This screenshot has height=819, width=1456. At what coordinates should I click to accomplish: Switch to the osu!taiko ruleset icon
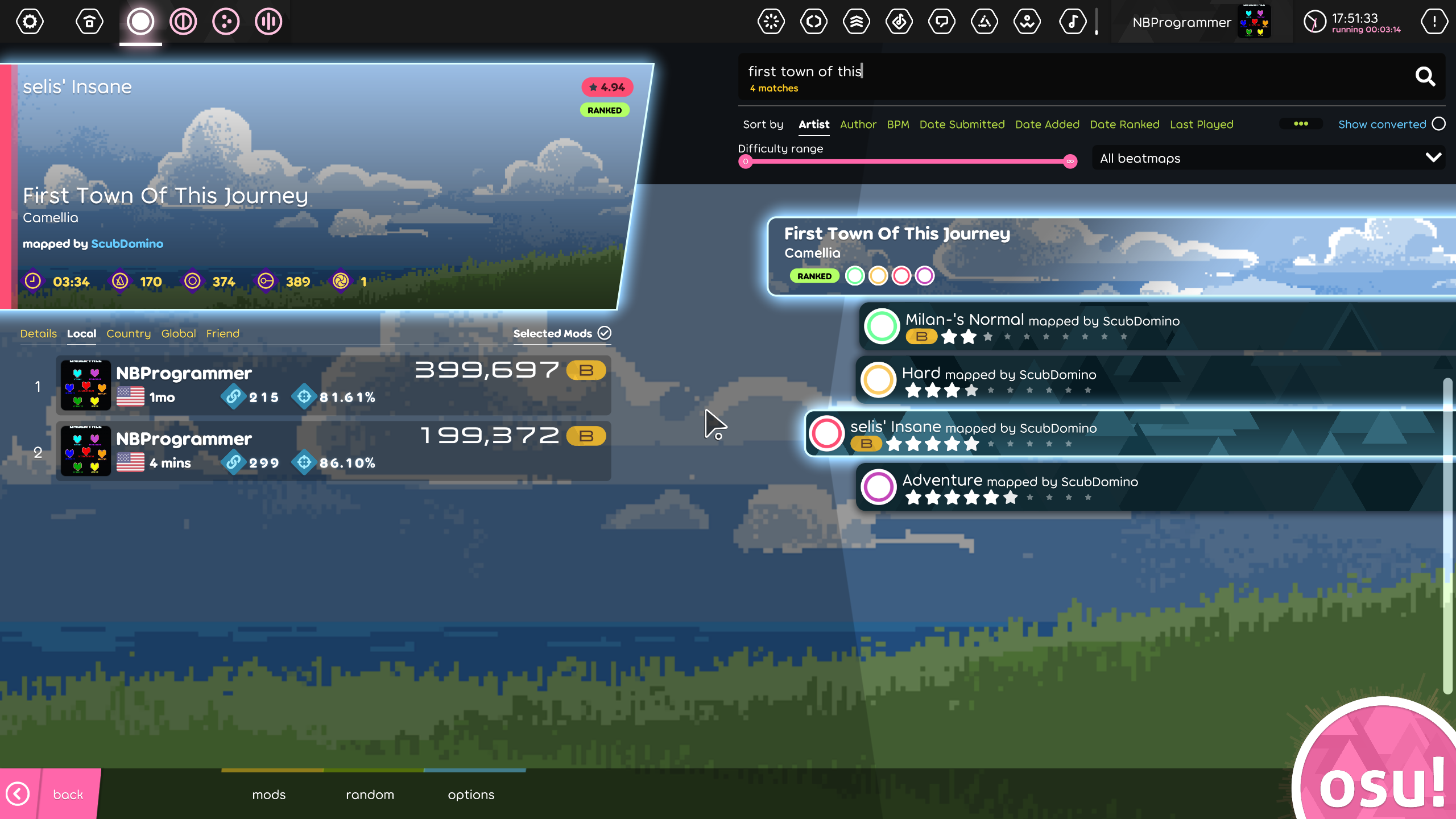pos(183,21)
